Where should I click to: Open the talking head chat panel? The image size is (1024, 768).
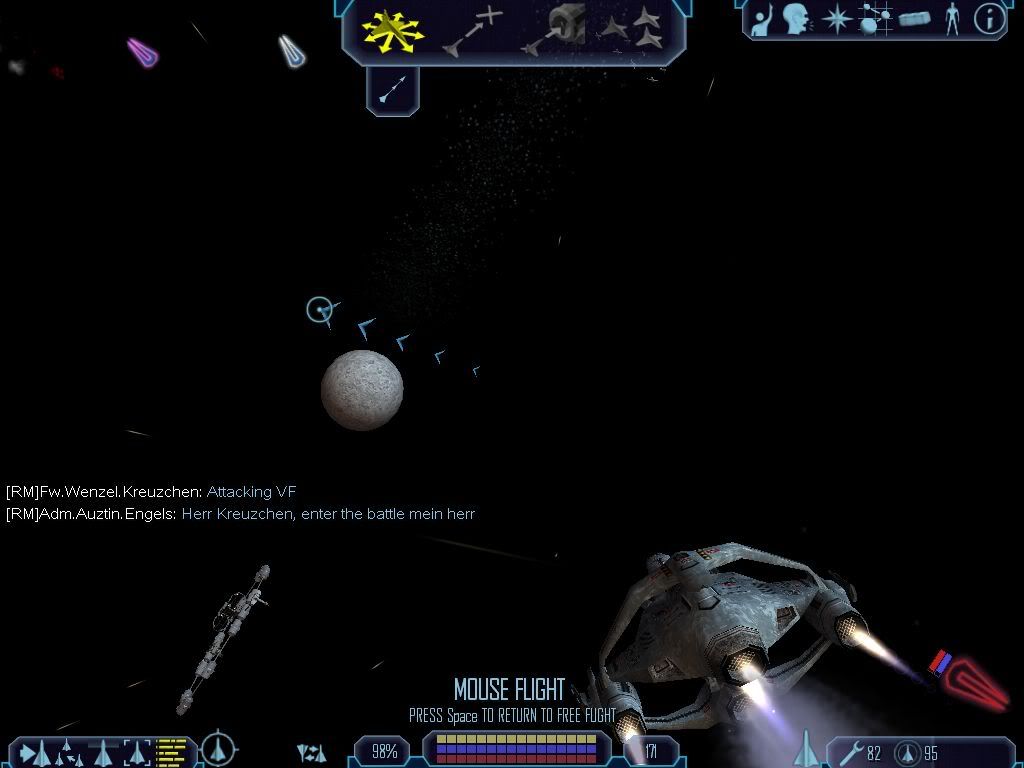796,20
